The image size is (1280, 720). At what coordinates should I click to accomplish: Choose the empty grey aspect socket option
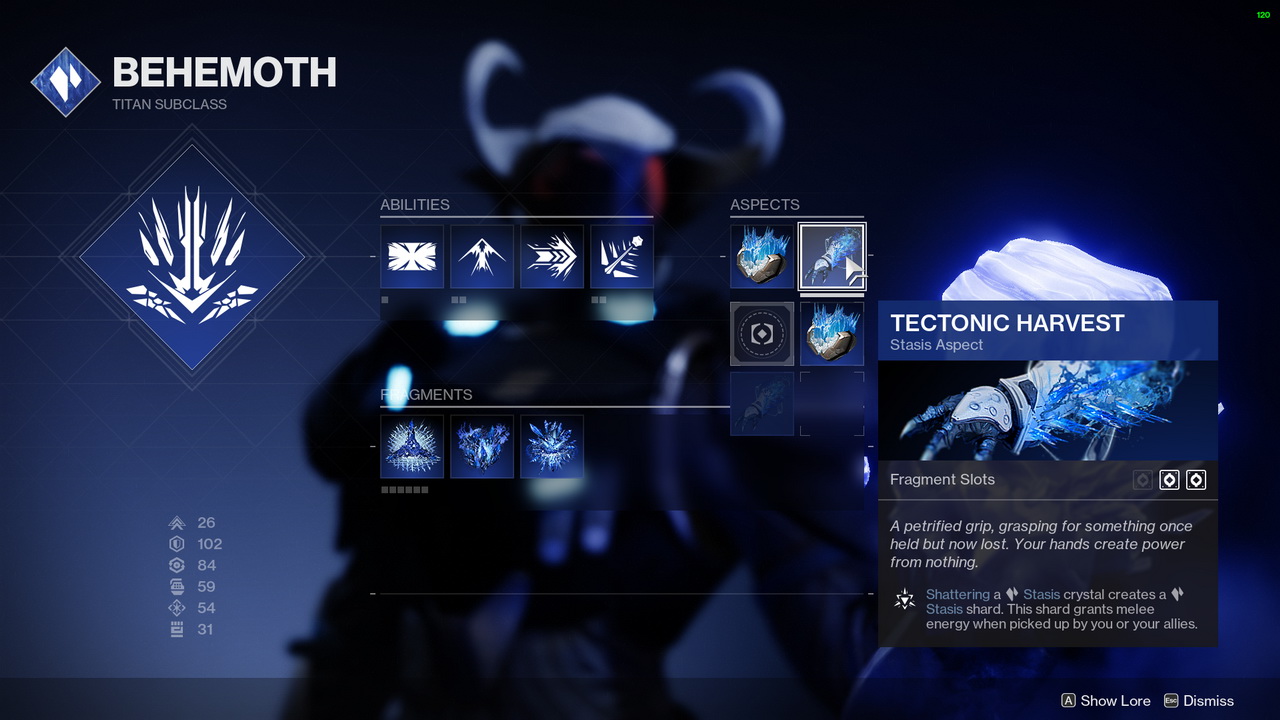(762, 334)
